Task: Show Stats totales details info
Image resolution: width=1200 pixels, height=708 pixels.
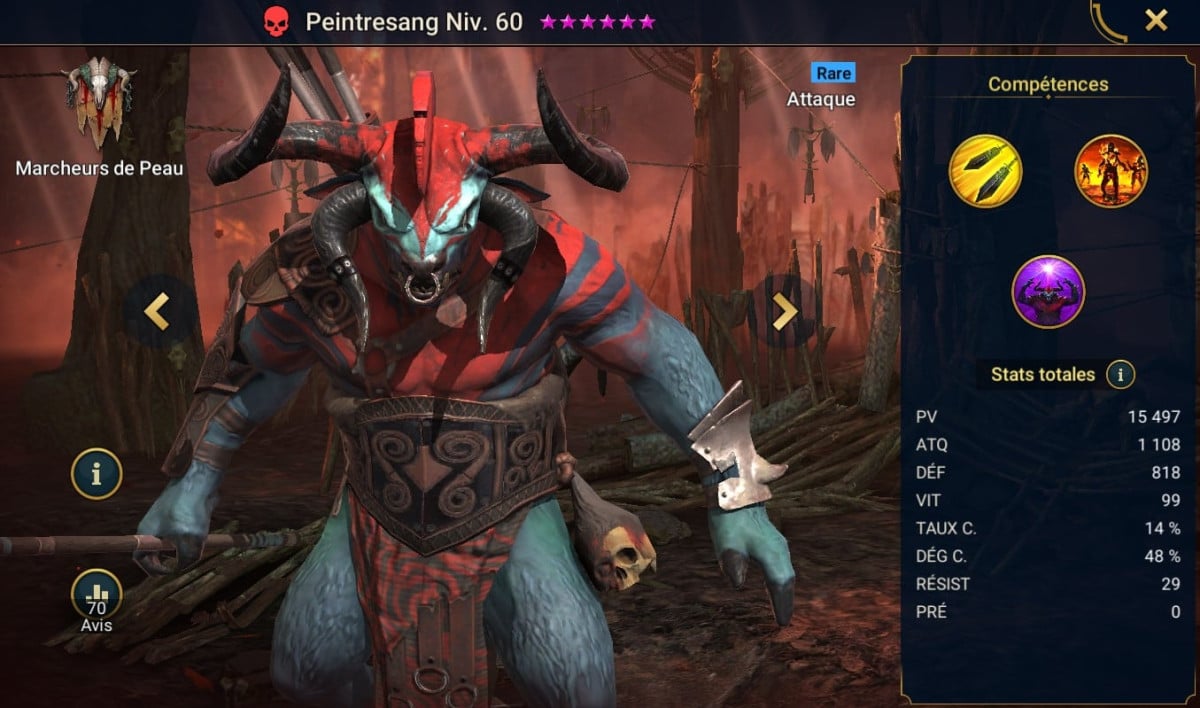Action: (1121, 375)
